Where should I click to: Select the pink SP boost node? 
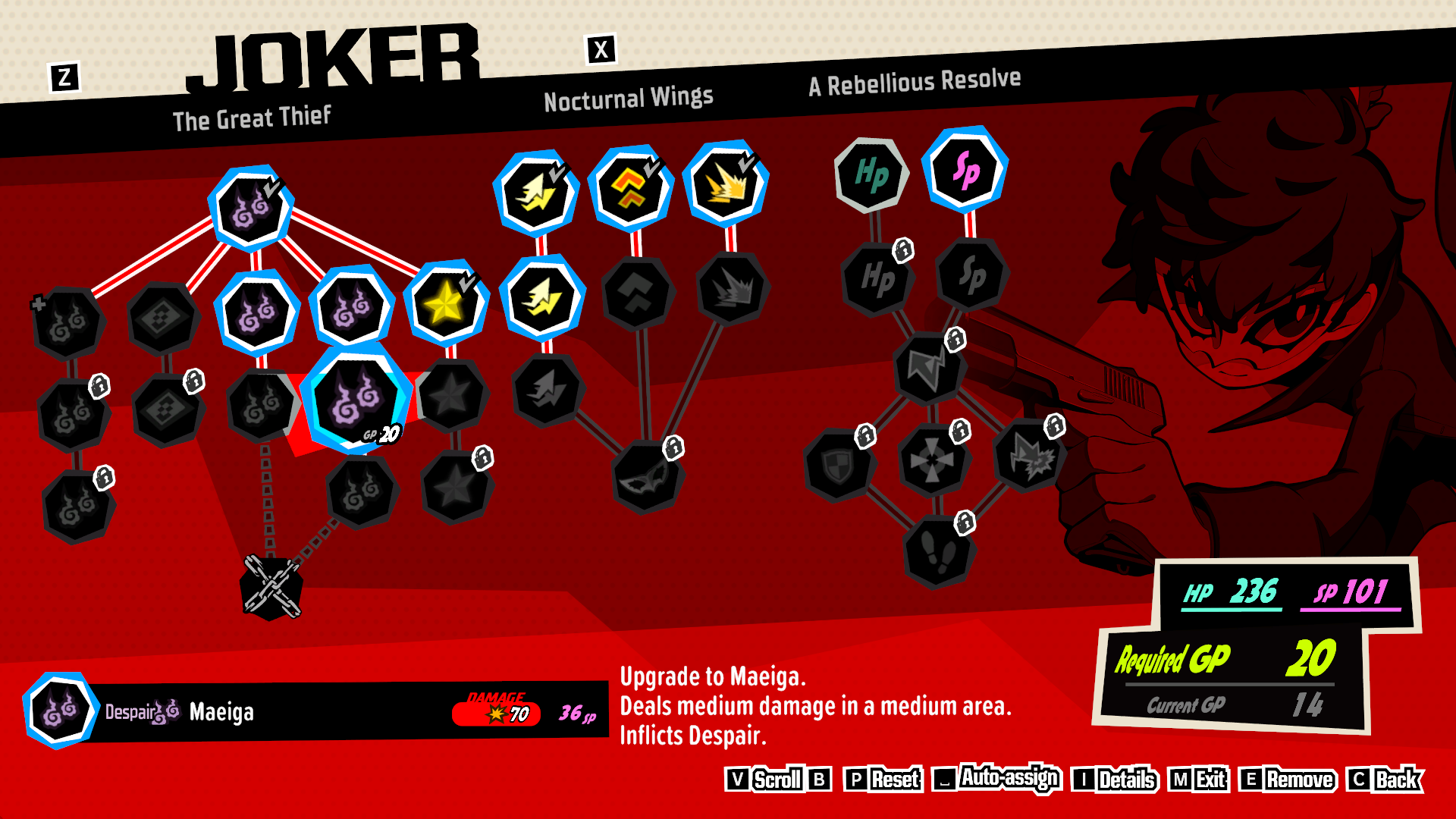tap(965, 169)
